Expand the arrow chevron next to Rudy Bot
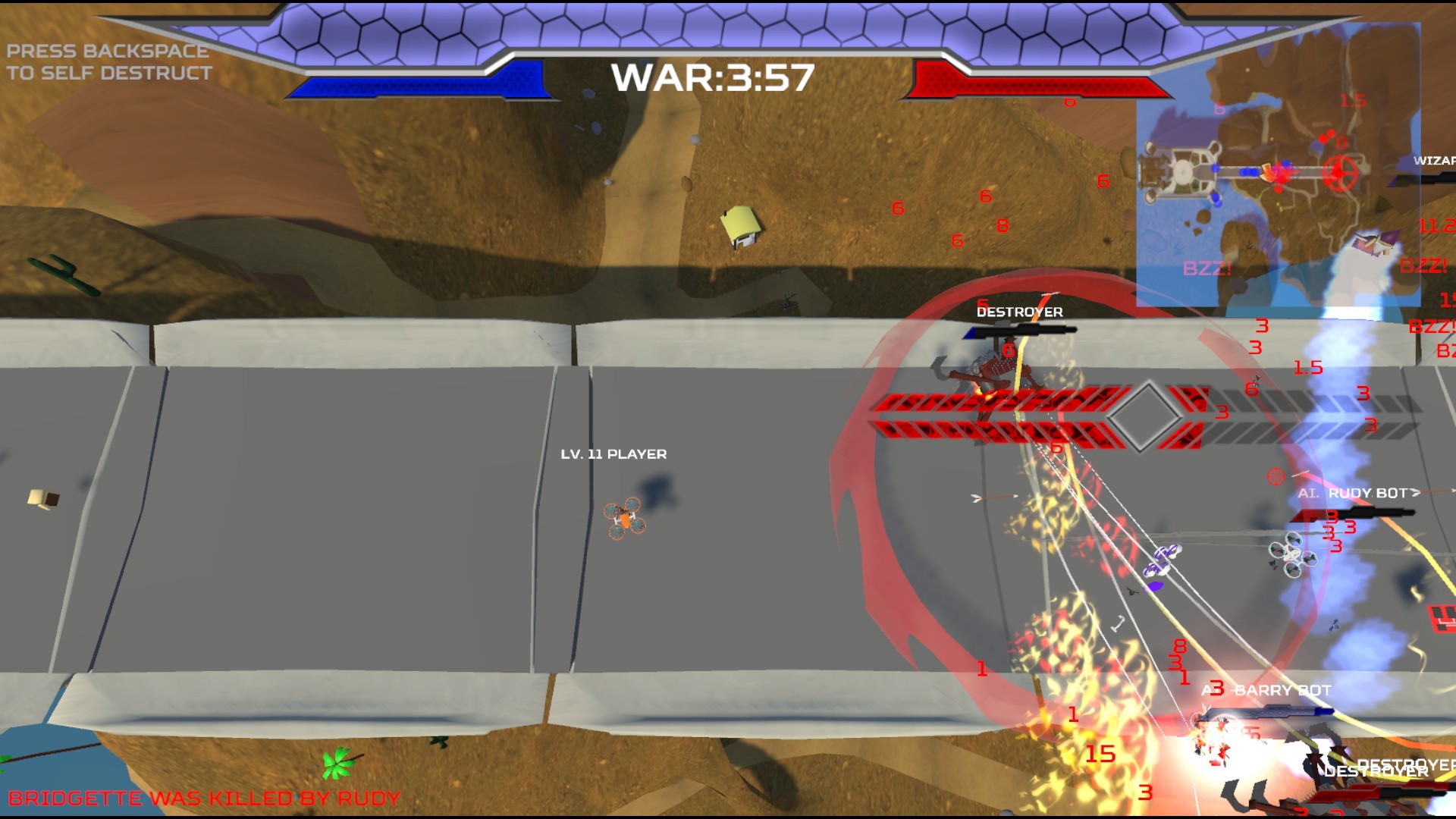The image size is (1456, 819). [x=1417, y=493]
